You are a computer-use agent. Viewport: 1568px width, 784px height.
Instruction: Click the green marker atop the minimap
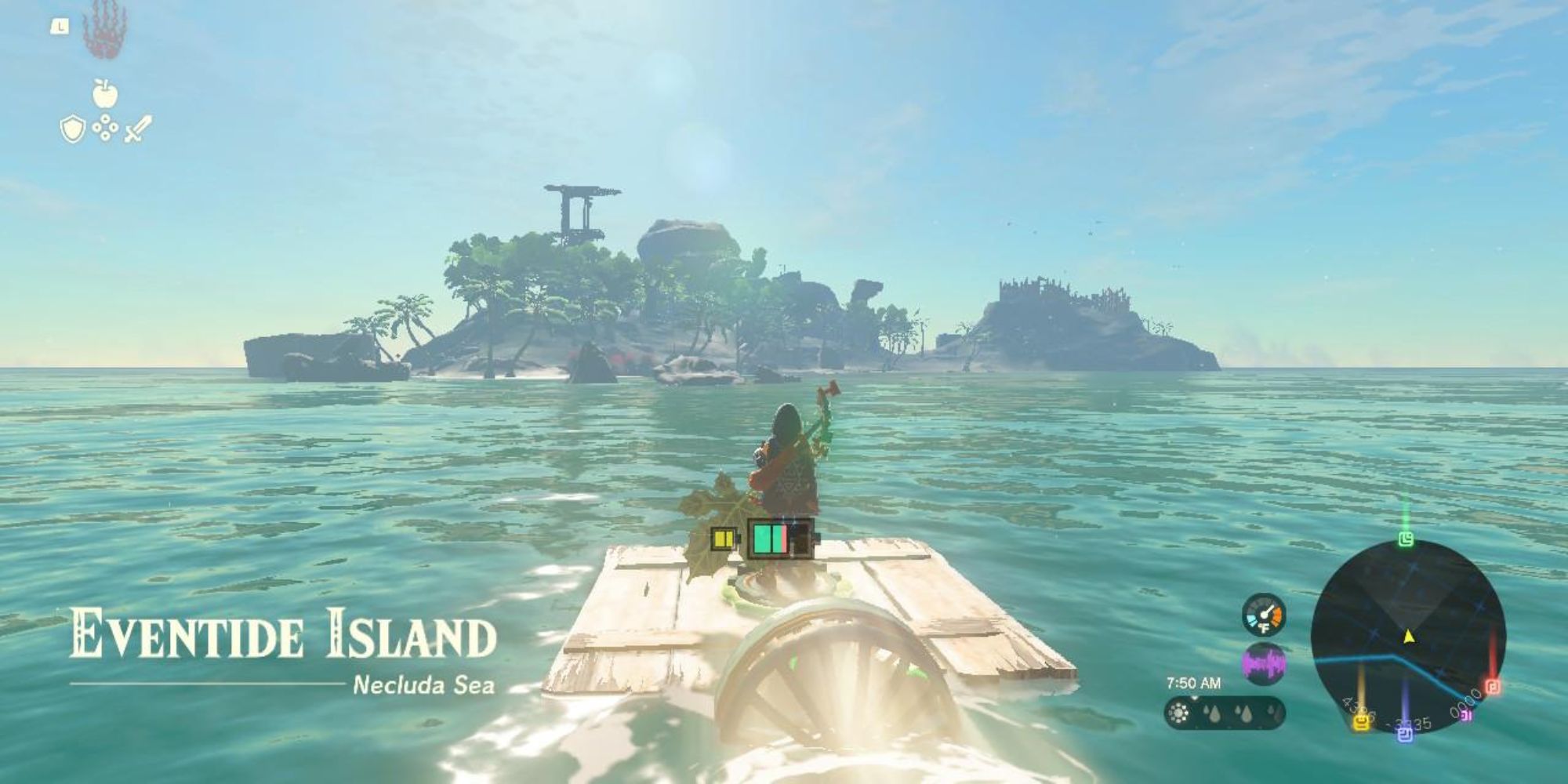1406,539
